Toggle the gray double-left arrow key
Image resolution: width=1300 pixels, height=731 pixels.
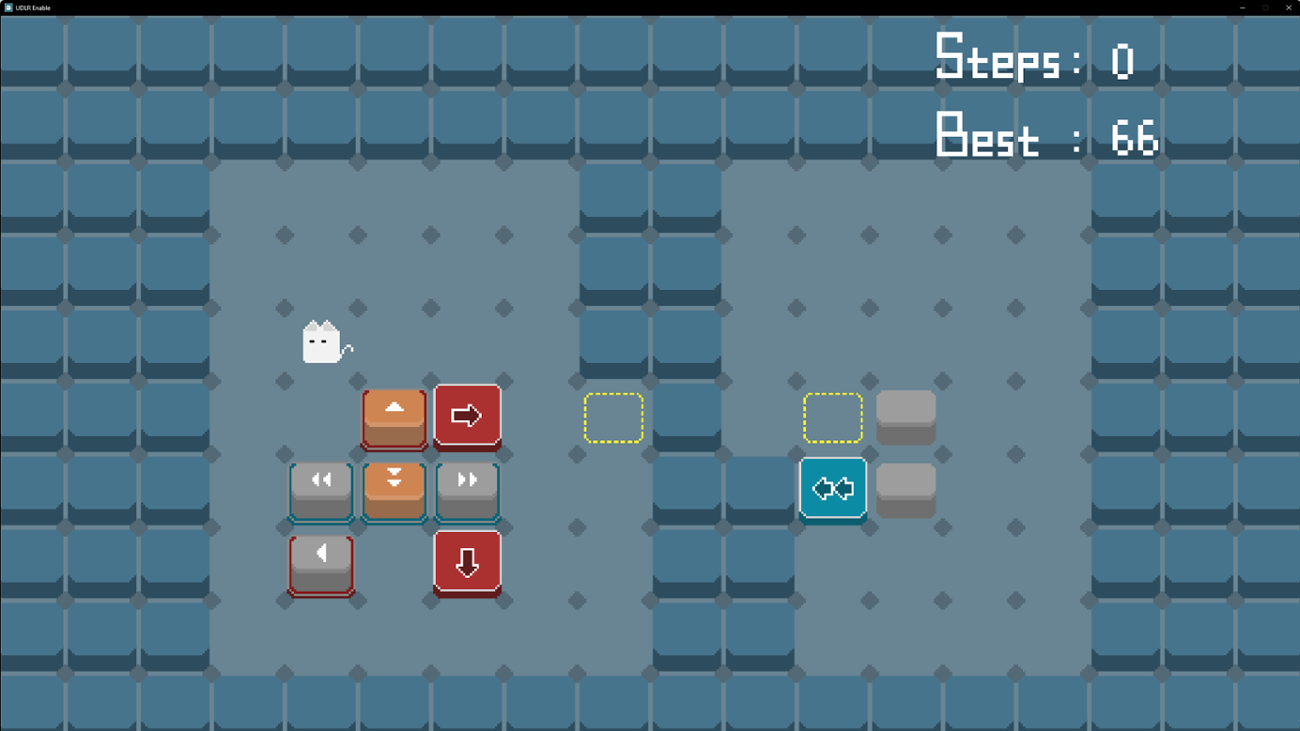320,489
